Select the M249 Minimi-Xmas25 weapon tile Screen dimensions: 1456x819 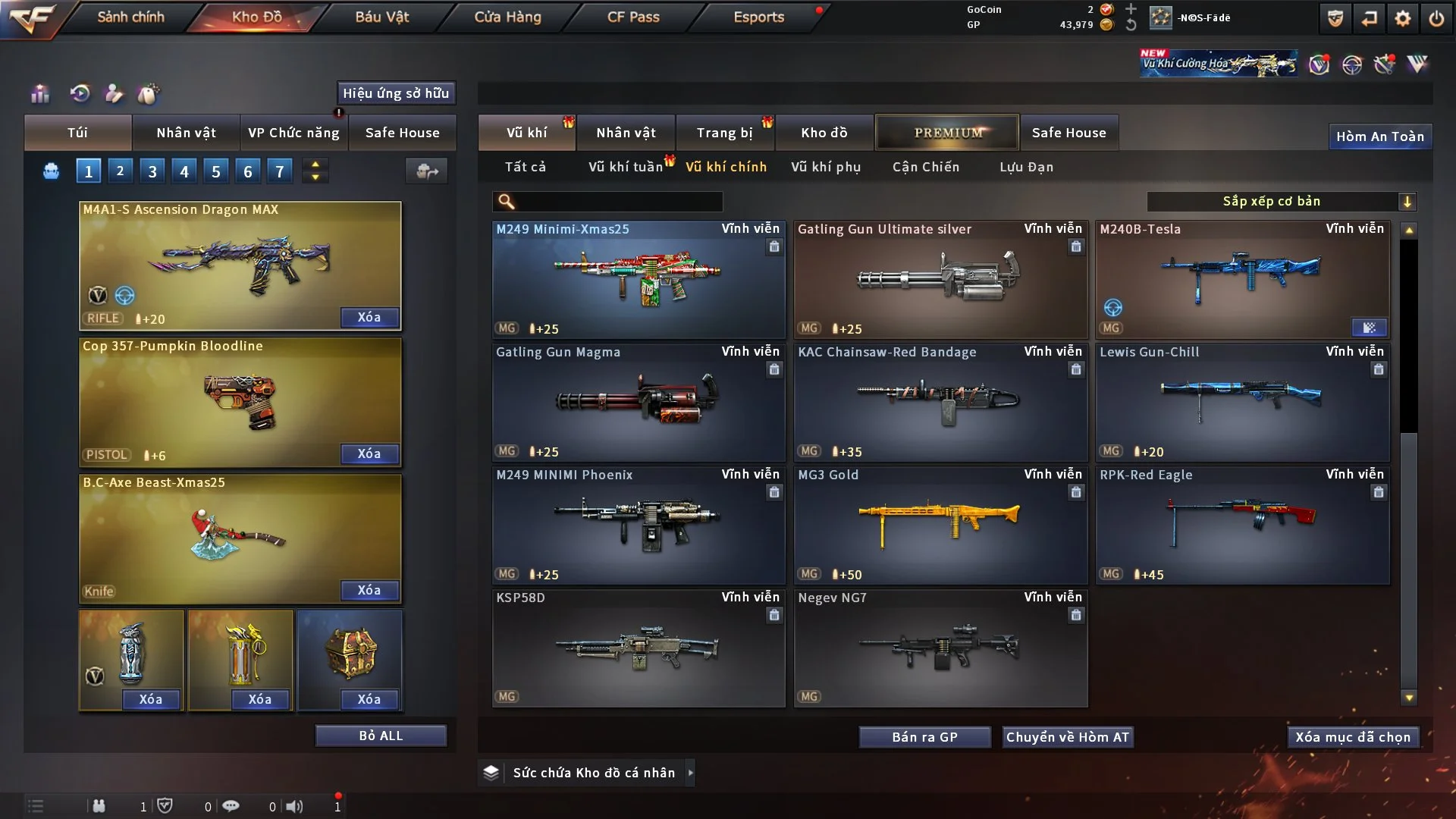638,279
